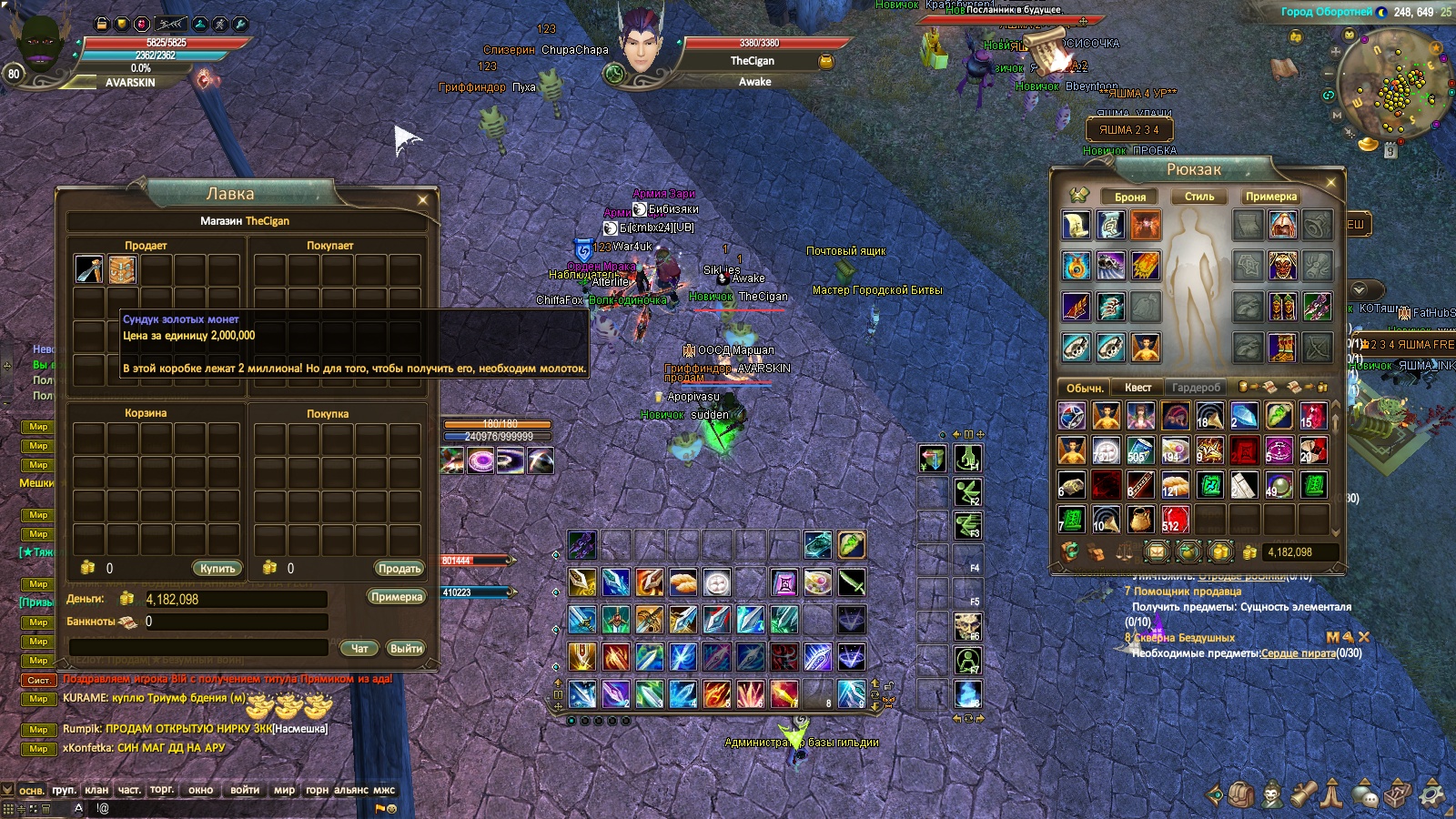The width and height of the screenshot is (1456, 819).
Task: Switch to the Квест inventory tab
Action: click(1137, 388)
